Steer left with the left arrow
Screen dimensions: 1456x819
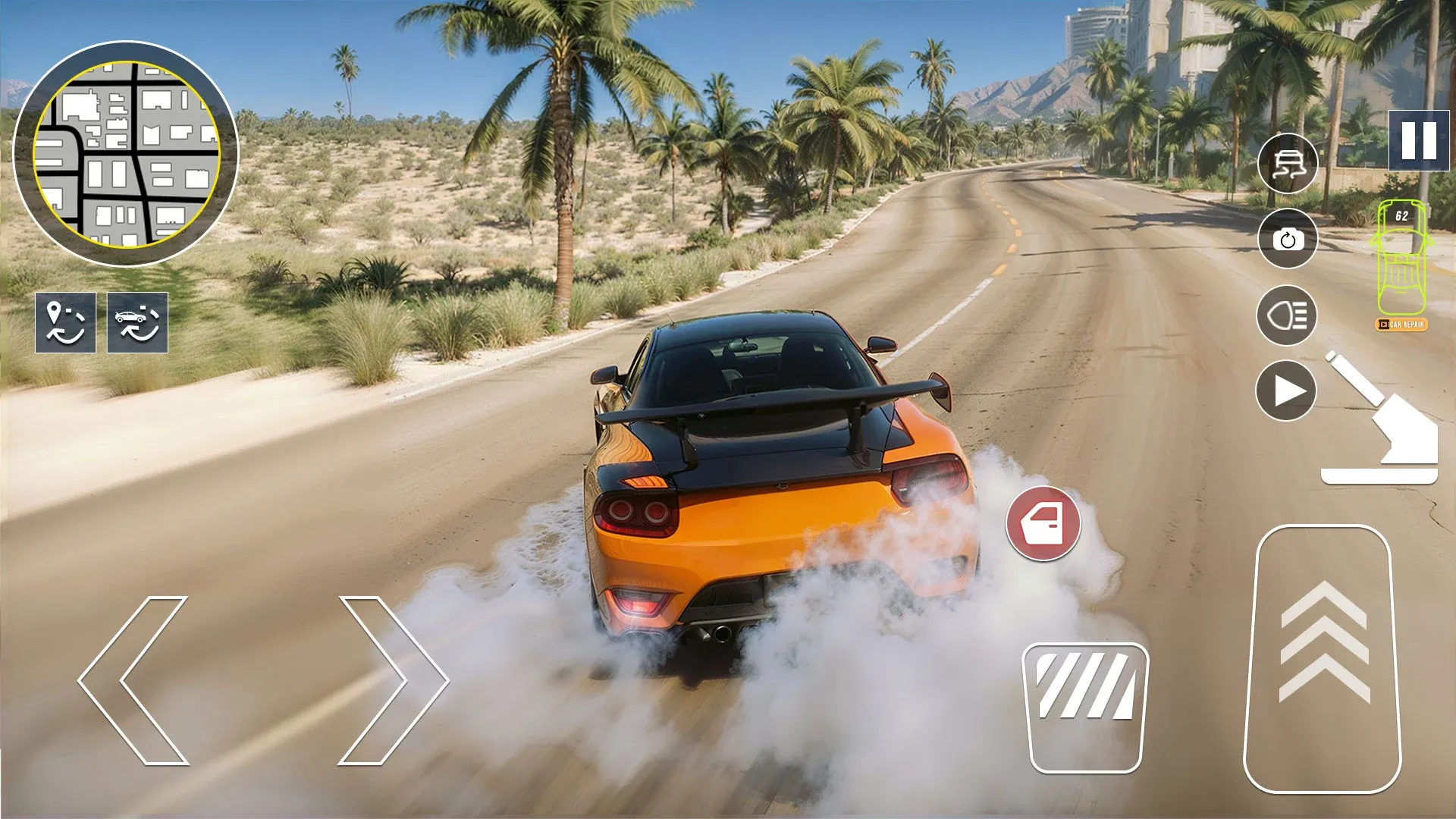coord(135,680)
